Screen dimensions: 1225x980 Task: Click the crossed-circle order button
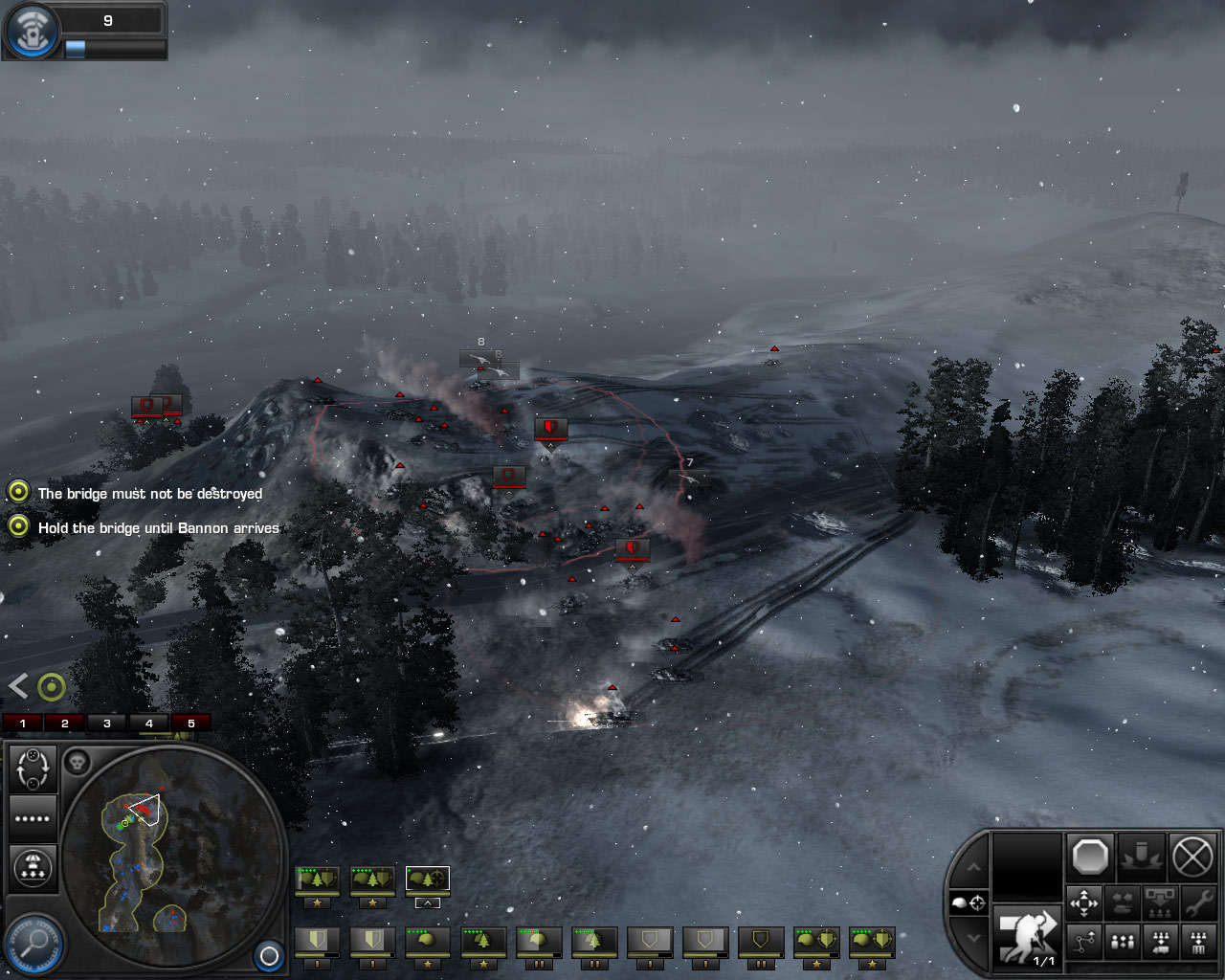[x=1192, y=856]
